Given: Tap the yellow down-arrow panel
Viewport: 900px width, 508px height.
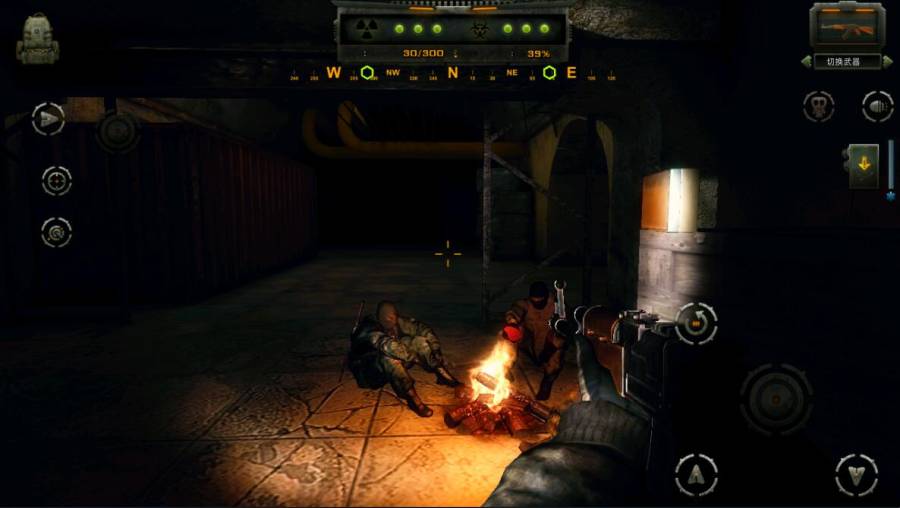Looking at the screenshot, I should click(863, 165).
